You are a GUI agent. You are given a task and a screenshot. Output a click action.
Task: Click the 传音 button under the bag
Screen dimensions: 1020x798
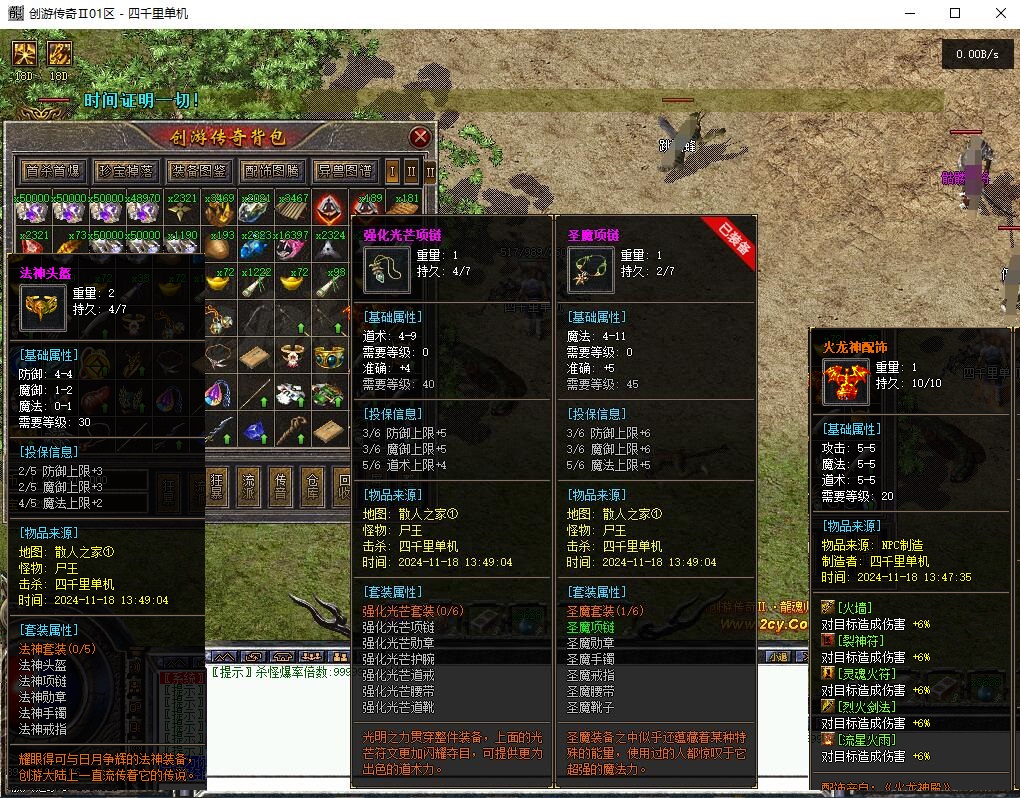click(x=282, y=487)
